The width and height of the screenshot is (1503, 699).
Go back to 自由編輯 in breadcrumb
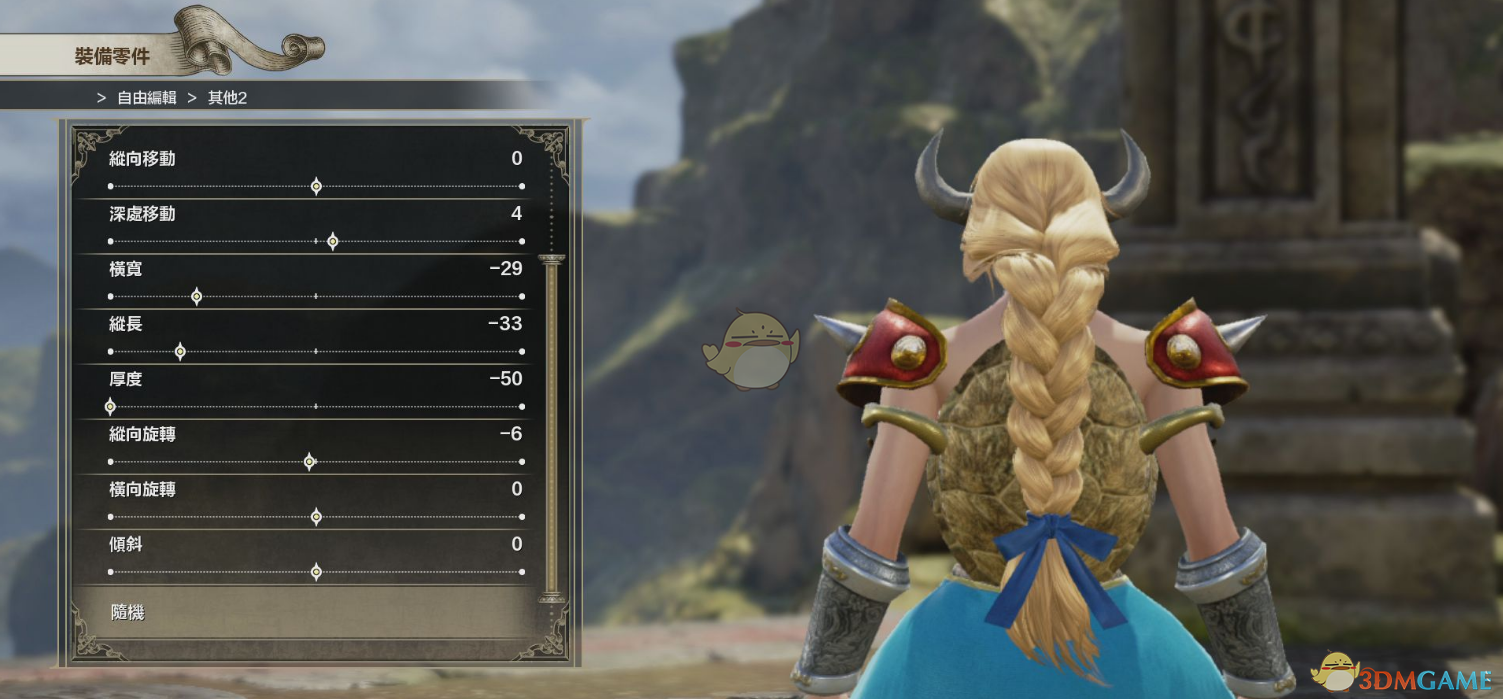(146, 98)
